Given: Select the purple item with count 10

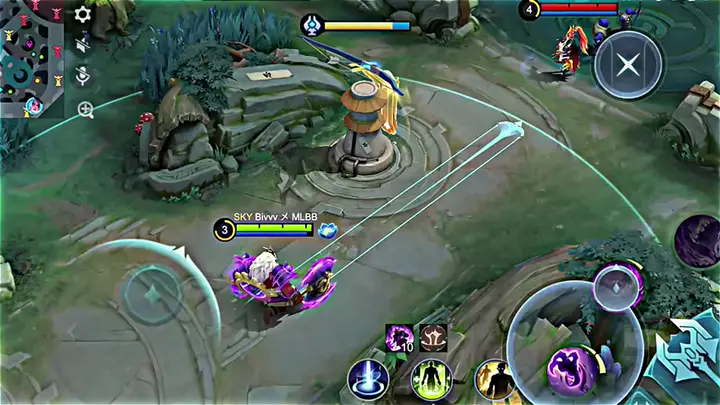Looking at the screenshot, I should click(400, 338).
